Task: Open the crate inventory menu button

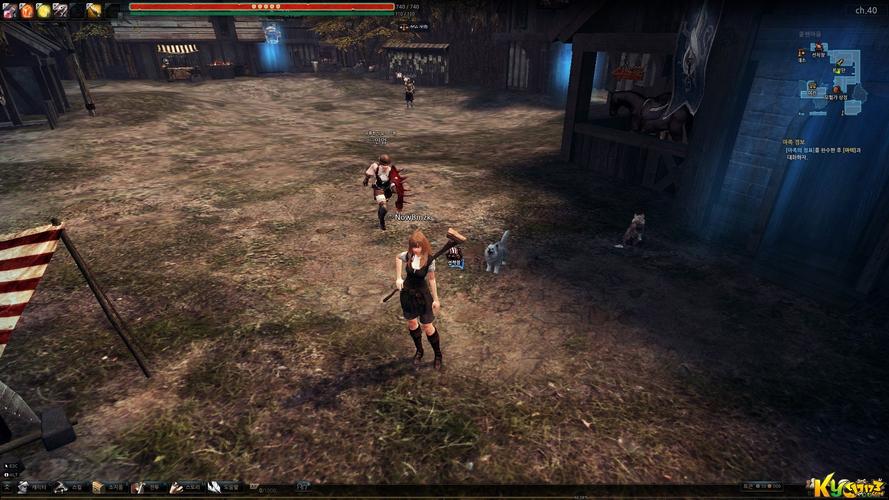Action: coord(98,487)
